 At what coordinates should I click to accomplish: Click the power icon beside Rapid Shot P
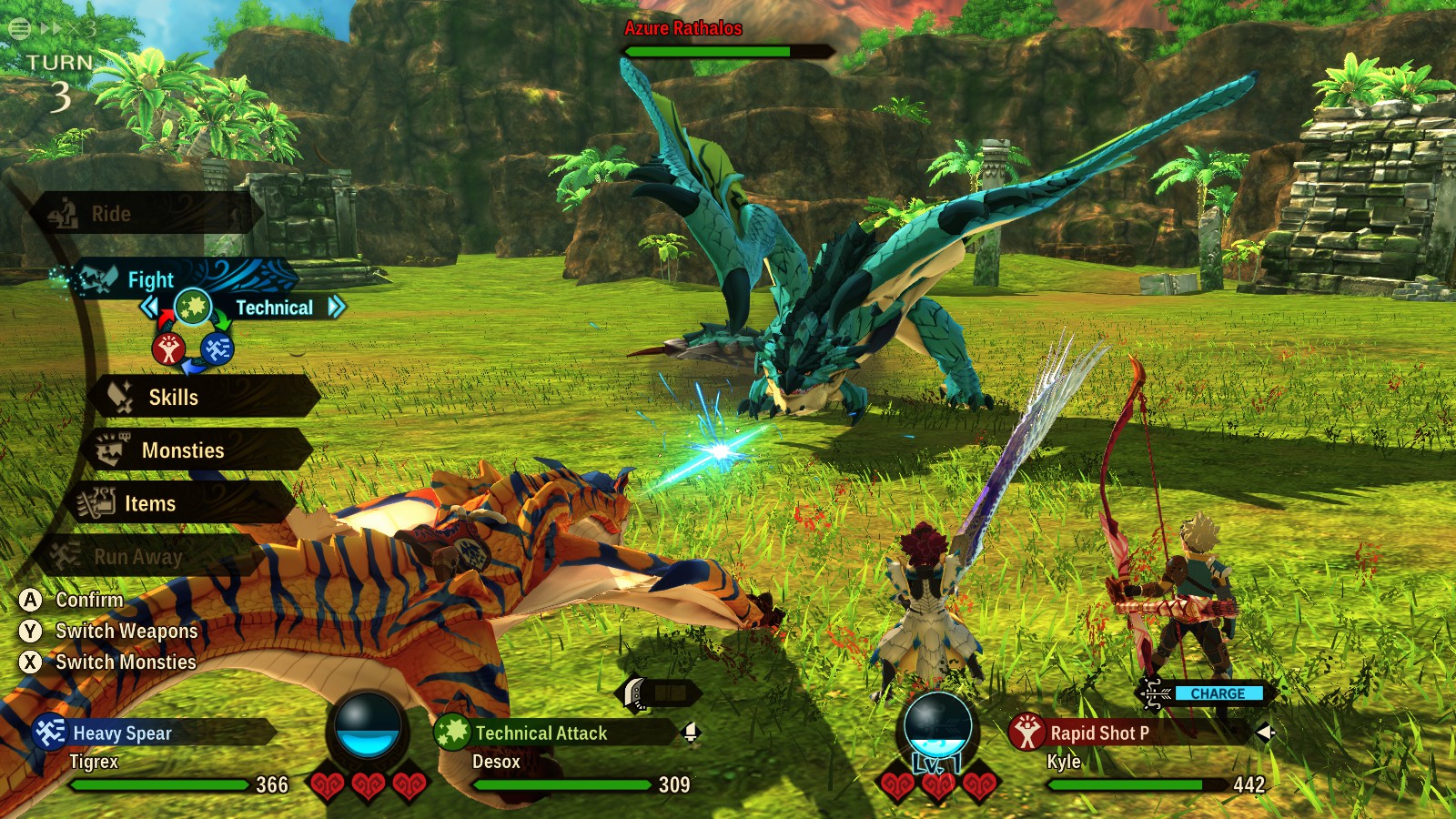(x=1028, y=731)
